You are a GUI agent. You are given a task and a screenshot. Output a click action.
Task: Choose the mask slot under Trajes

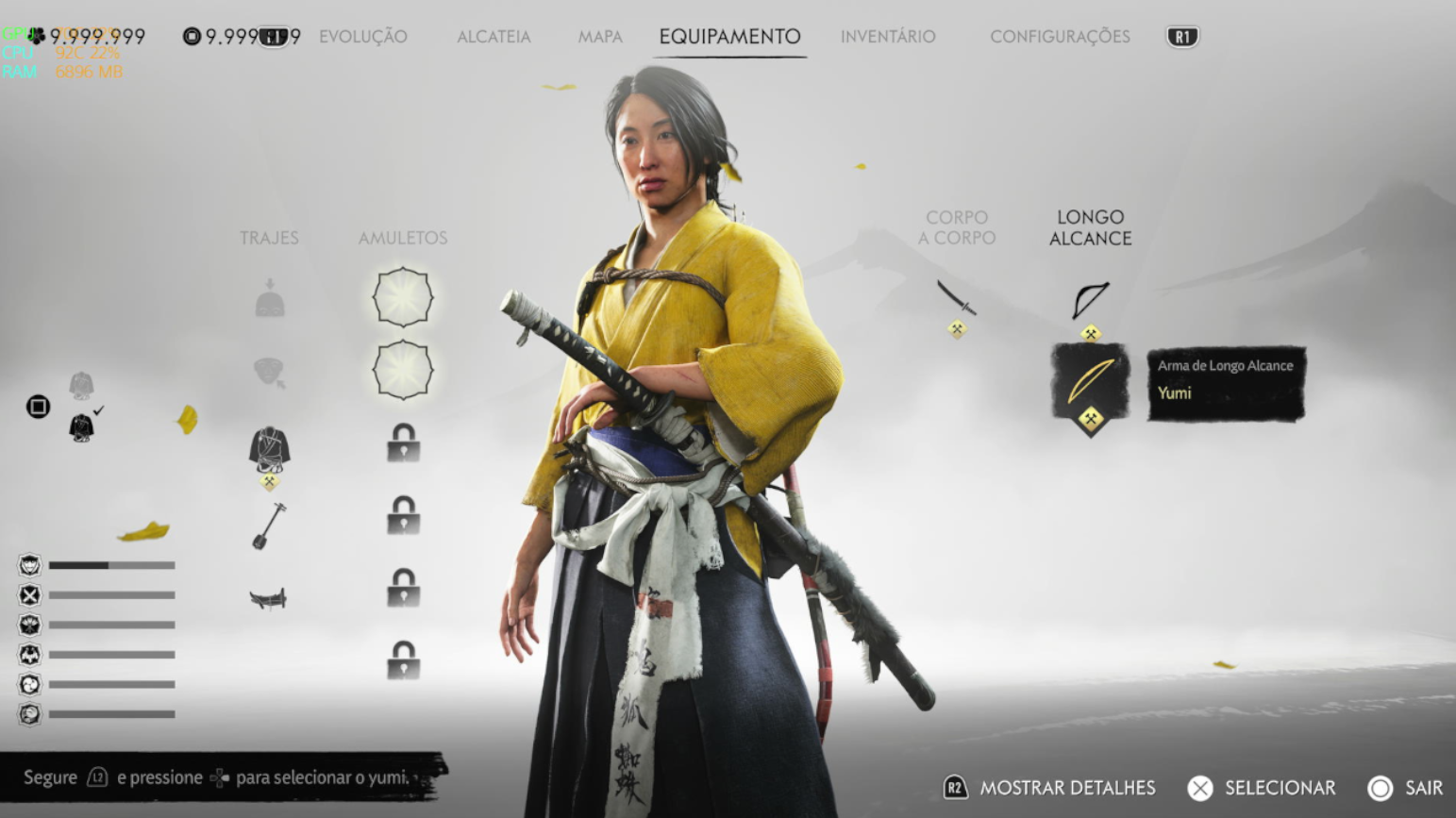pos(270,372)
